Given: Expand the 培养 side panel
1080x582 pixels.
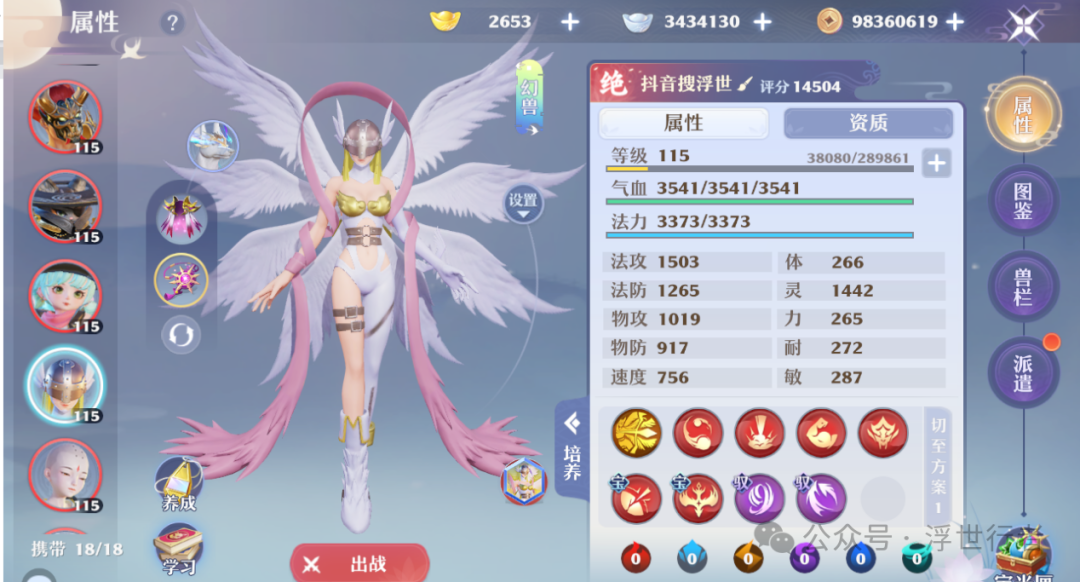Looking at the screenshot, I should [x=572, y=449].
